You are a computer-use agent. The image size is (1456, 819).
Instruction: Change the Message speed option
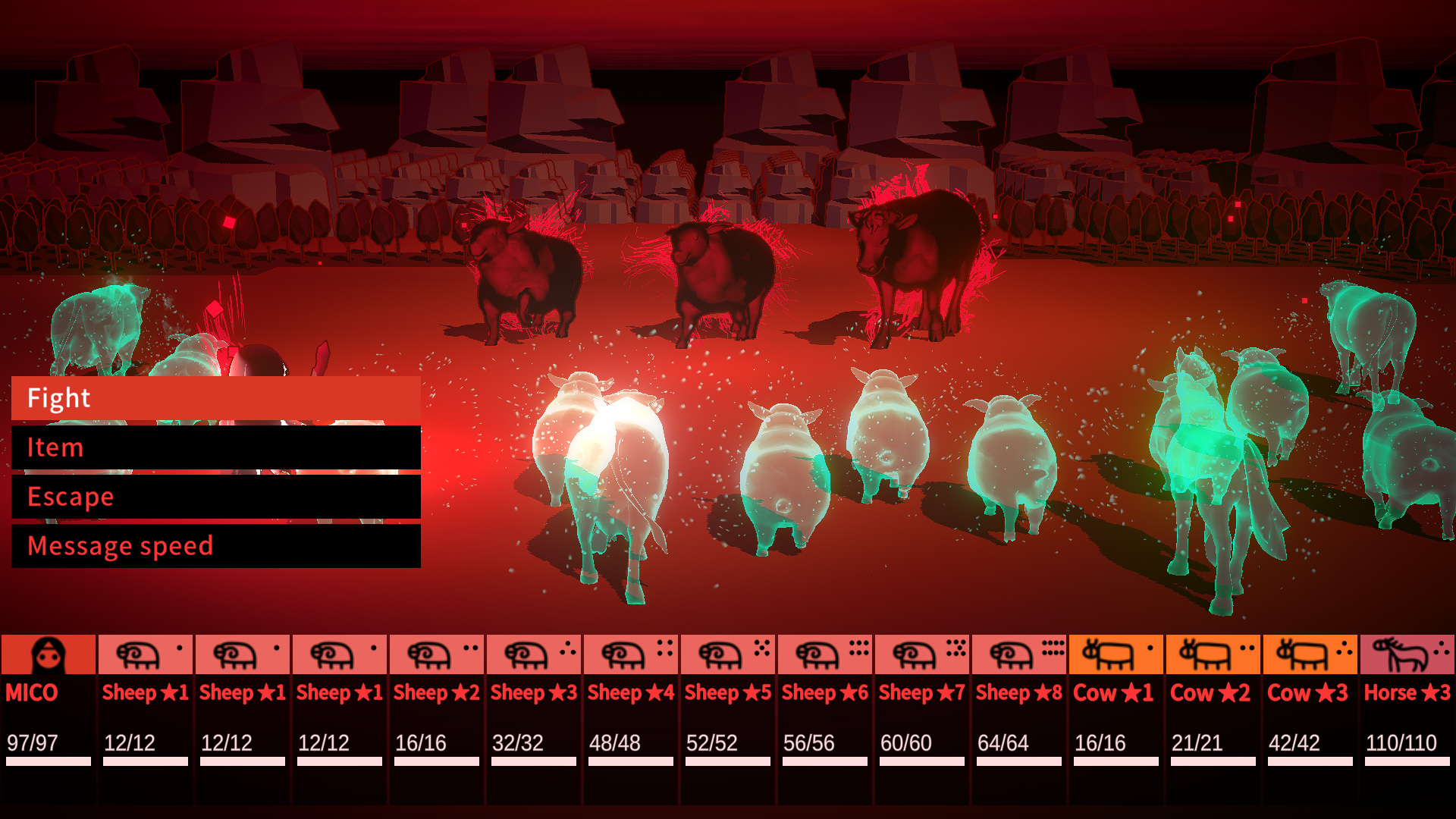tap(216, 546)
